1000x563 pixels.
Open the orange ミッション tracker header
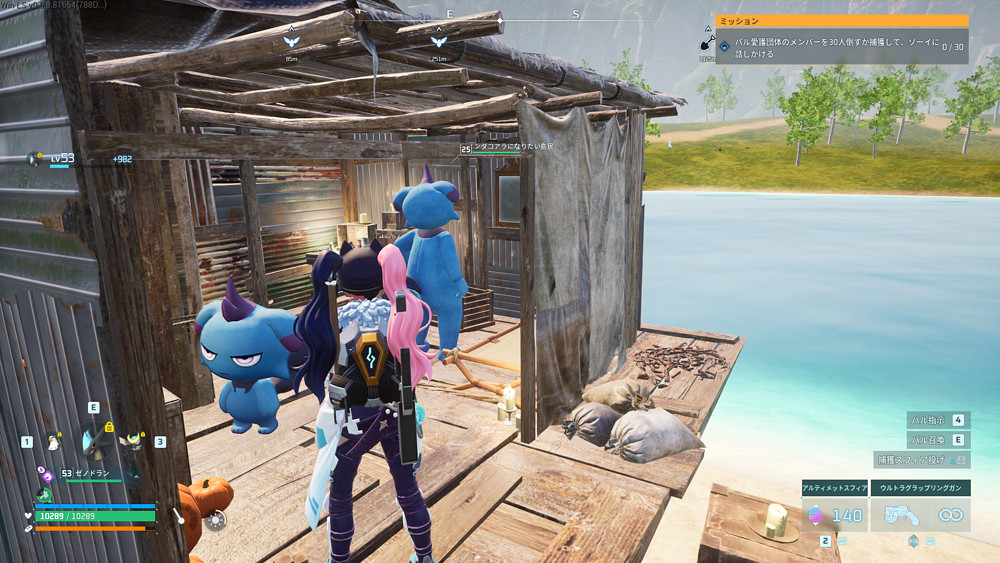click(x=842, y=20)
